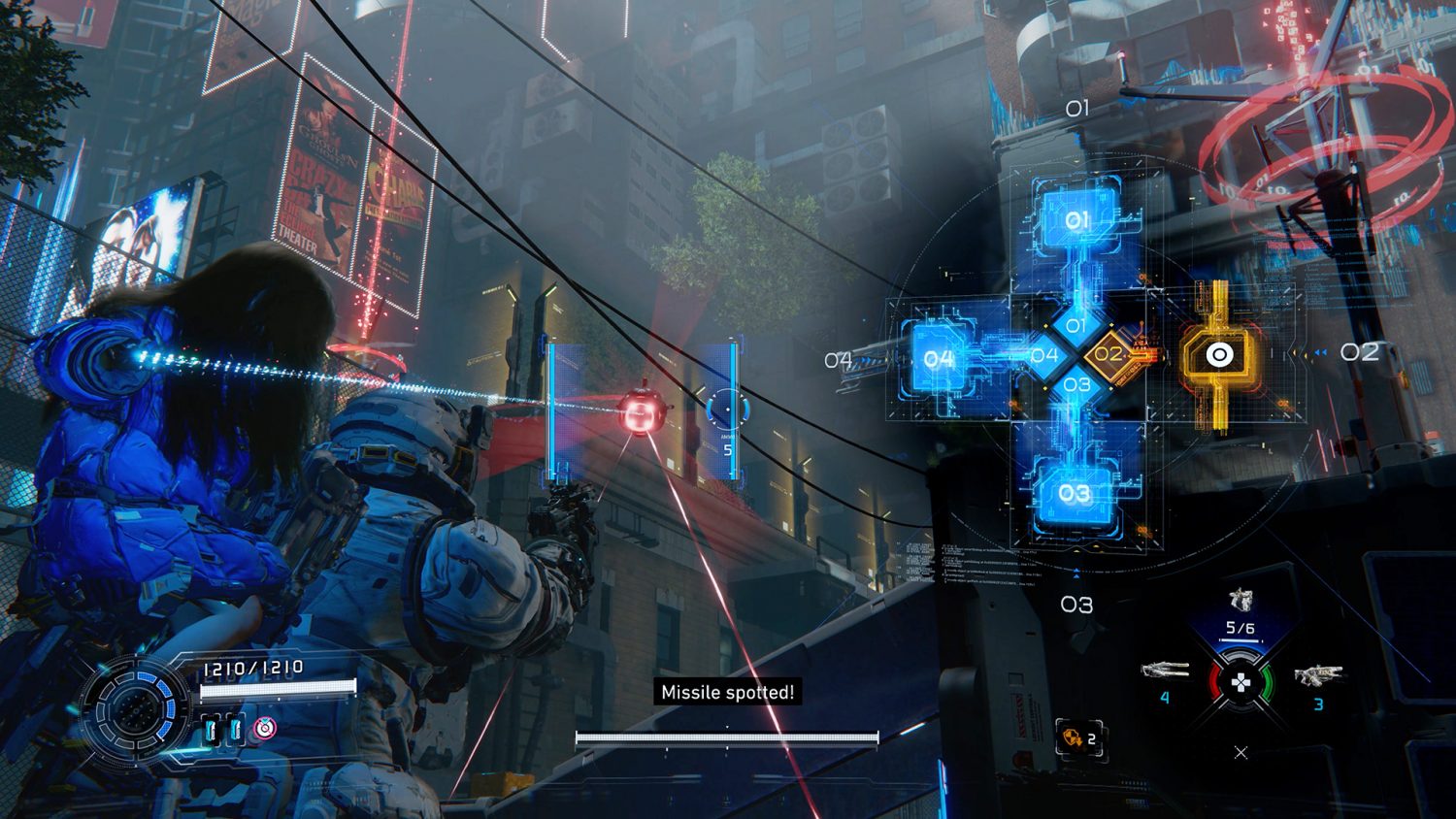Pick the small blue 03 center diamond
The image size is (1456, 819).
click(1076, 385)
